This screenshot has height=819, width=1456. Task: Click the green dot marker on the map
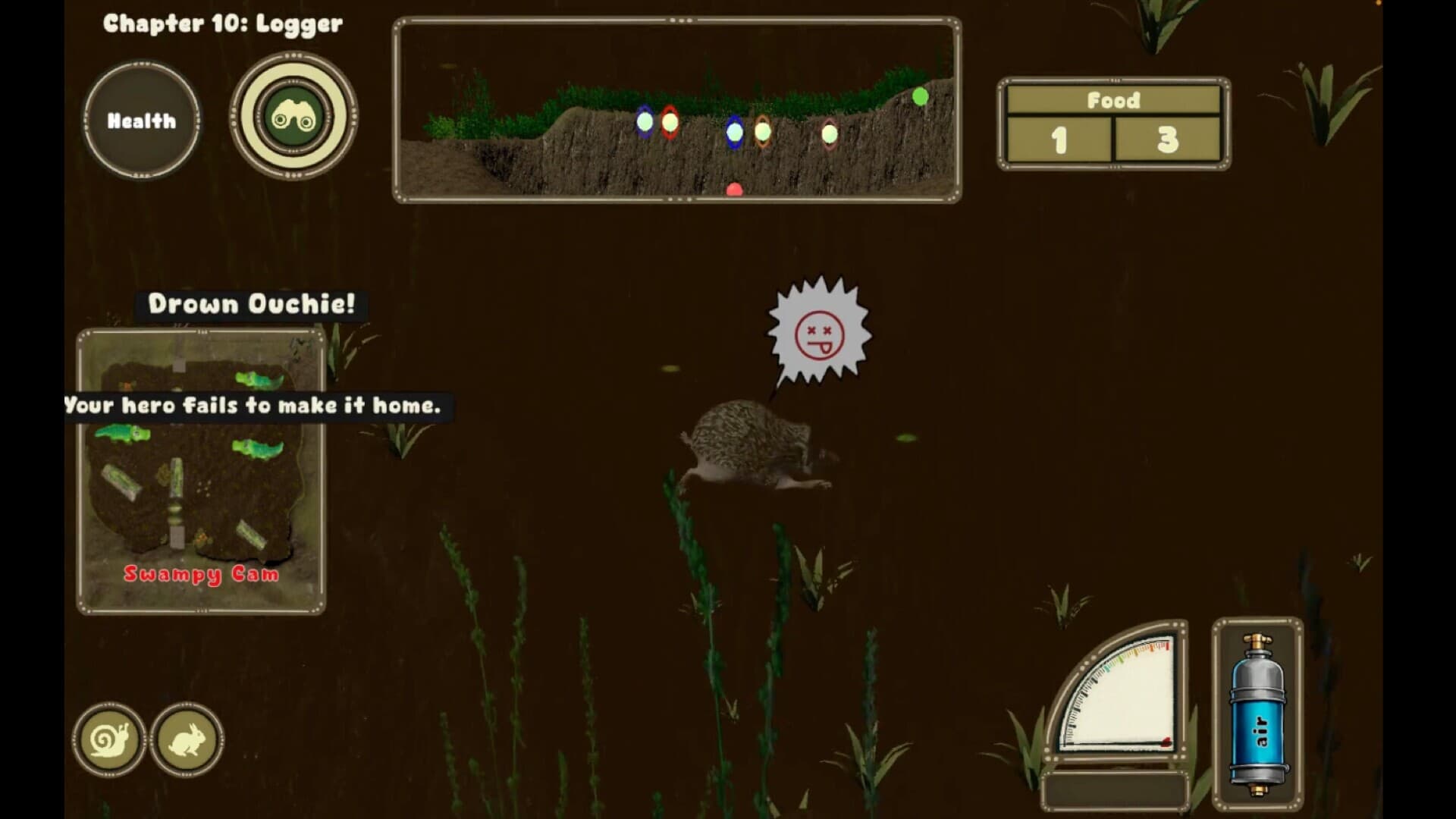(918, 96)
